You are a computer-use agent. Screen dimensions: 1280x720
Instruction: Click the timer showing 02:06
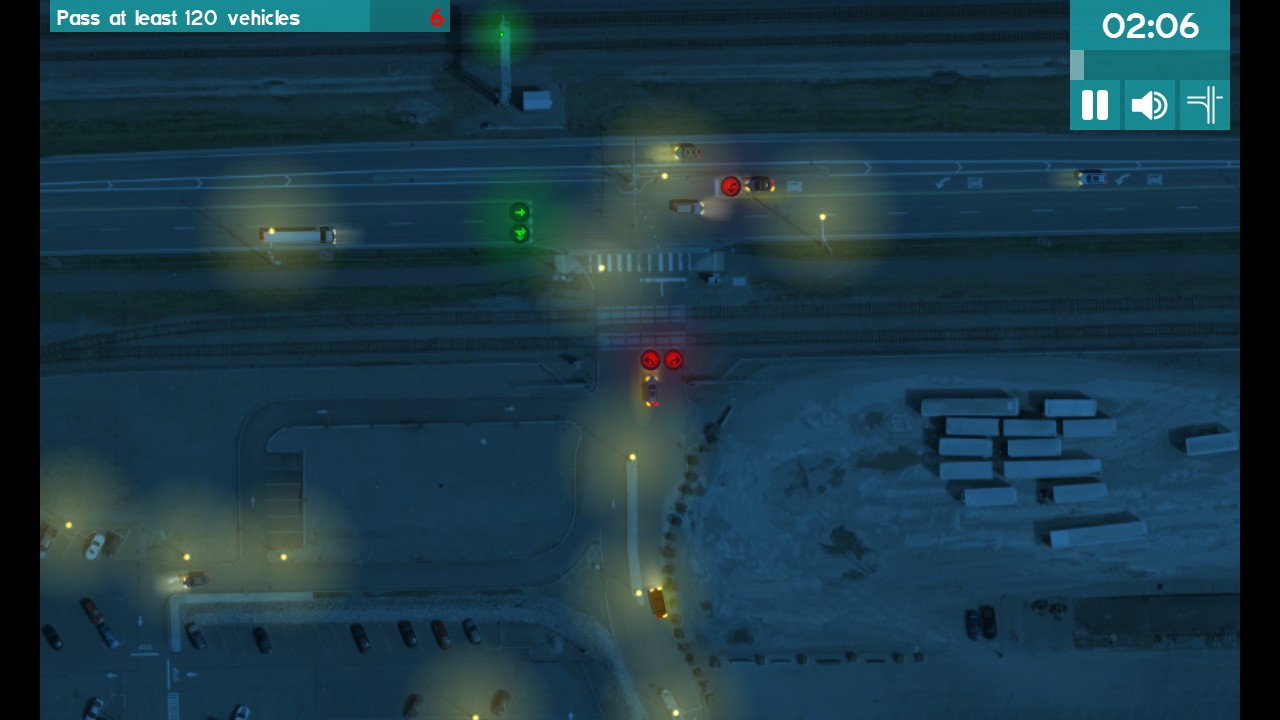click(1149, 26)
